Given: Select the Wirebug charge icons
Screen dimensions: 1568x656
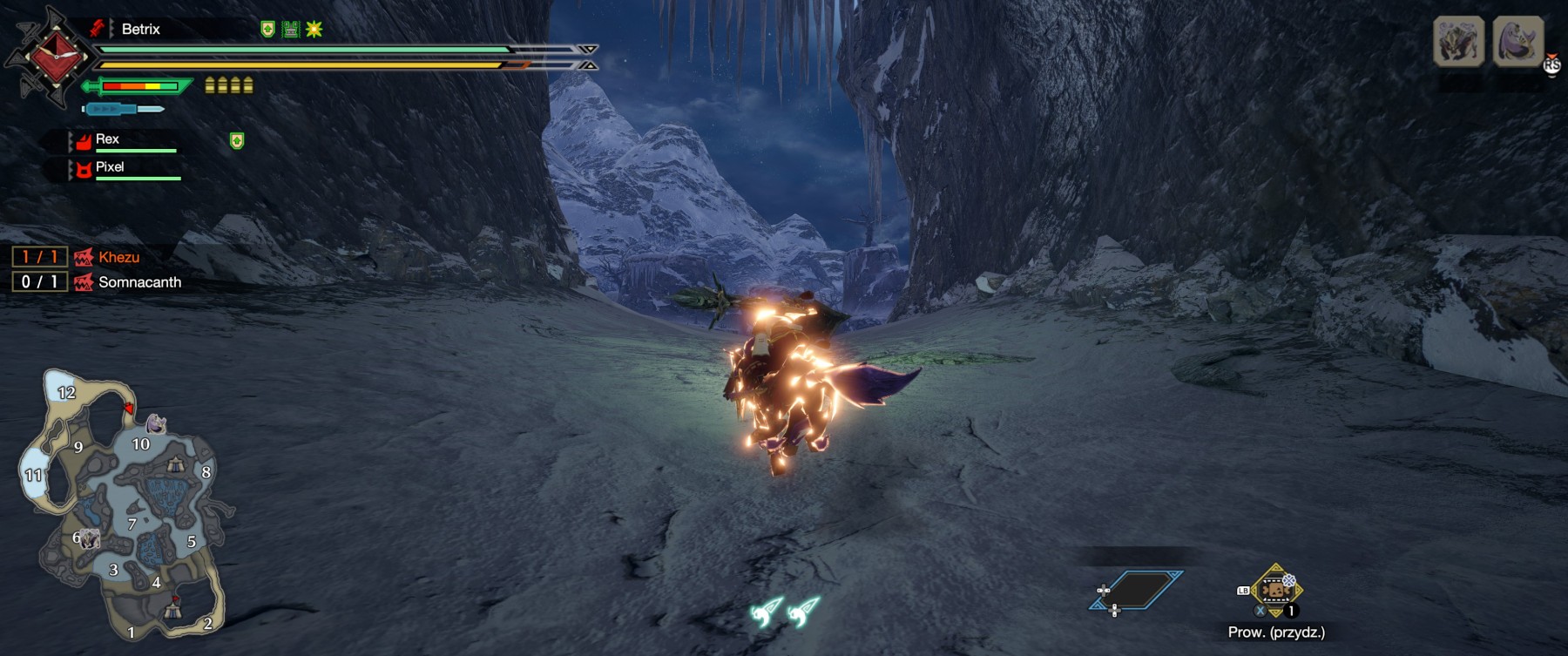Looking at the screenshot, I should (785, 611).
